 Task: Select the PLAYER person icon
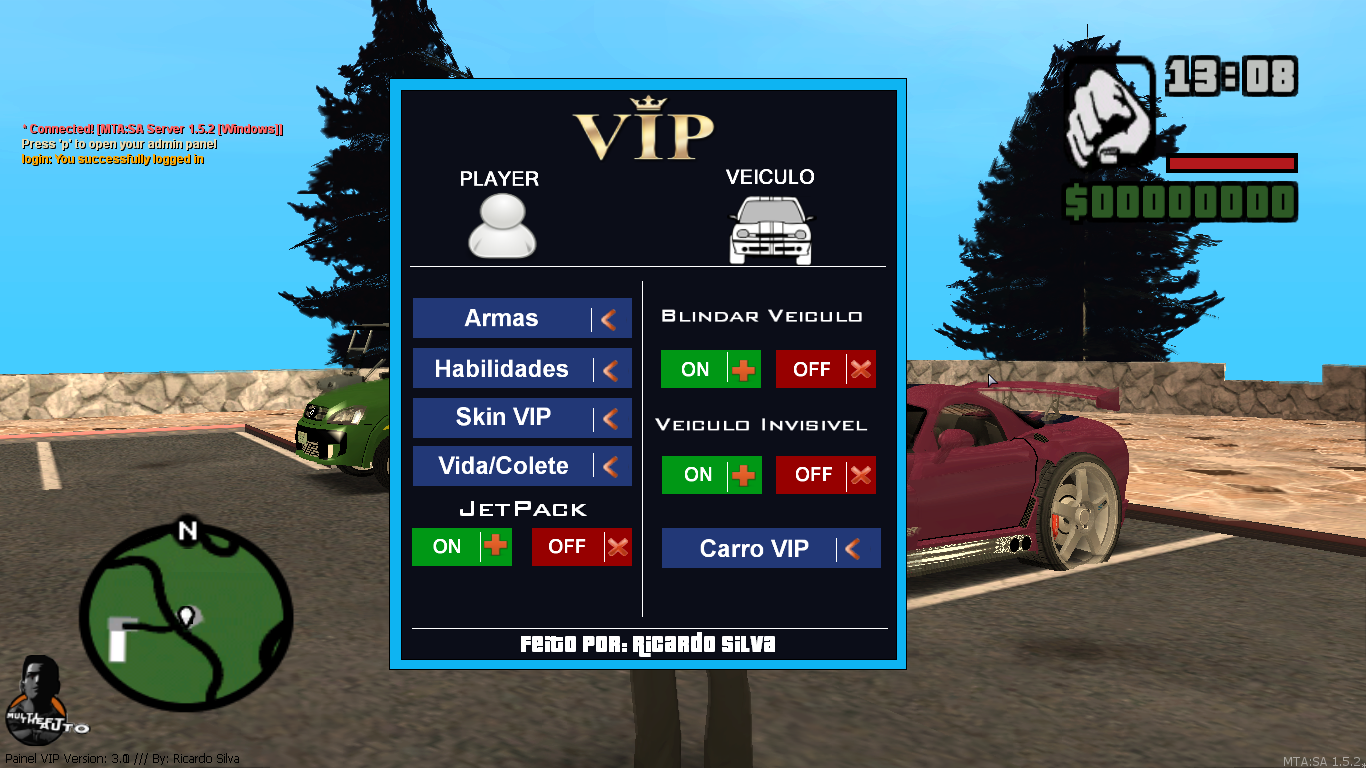tap(500, 228)
